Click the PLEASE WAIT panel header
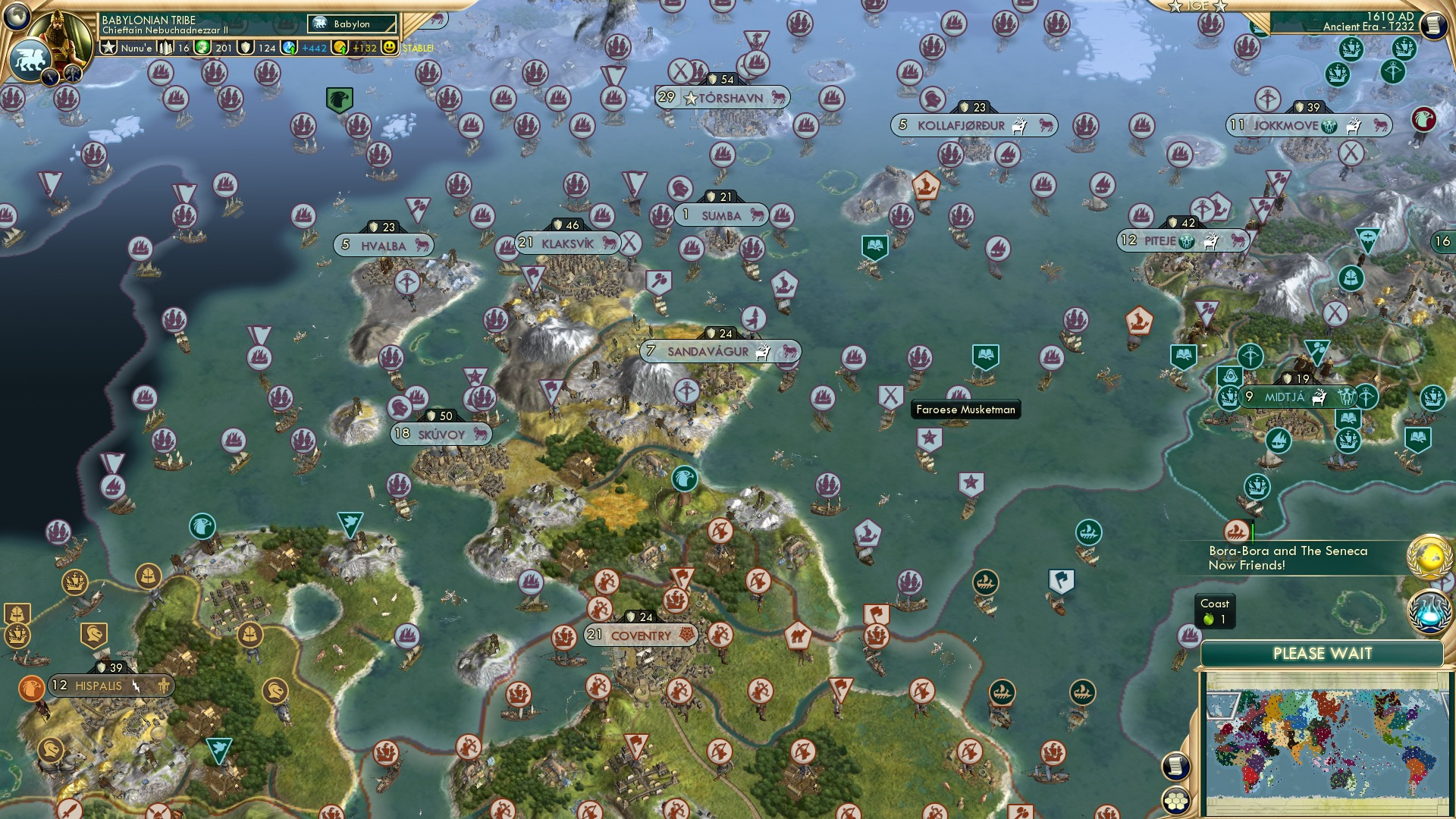This screenshot has width=1456, height=819. (x=1323, y=653)
